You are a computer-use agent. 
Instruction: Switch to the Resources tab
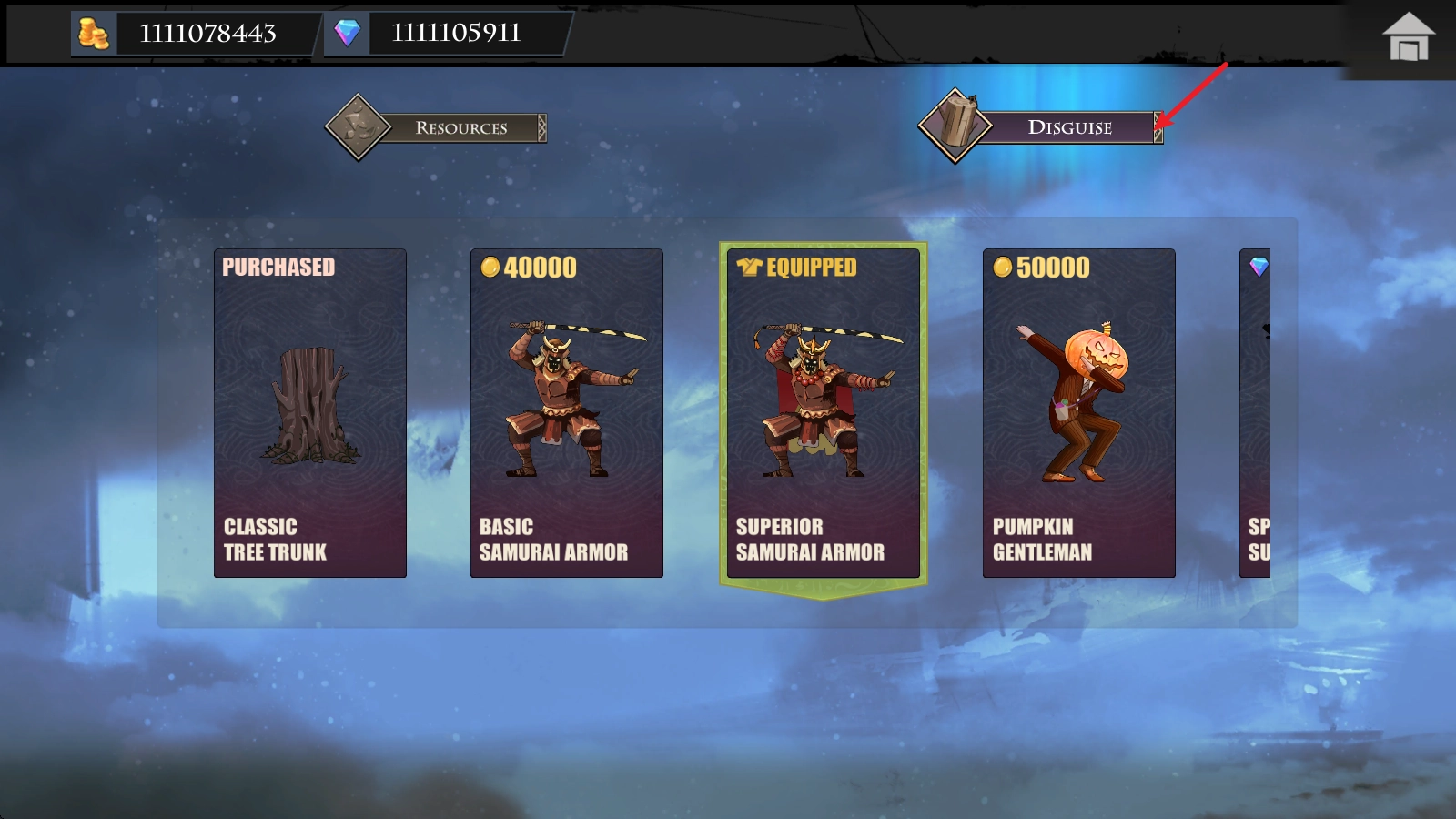(x=438, y=127)
